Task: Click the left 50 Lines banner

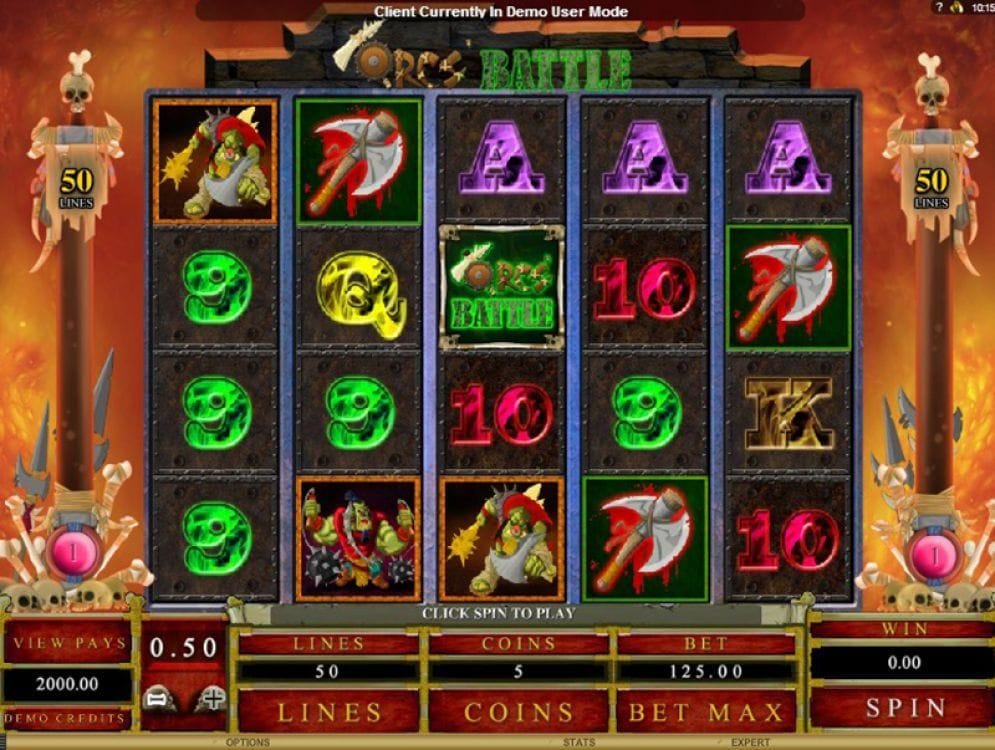Action: pyautogui.click(x=76, y=186)
